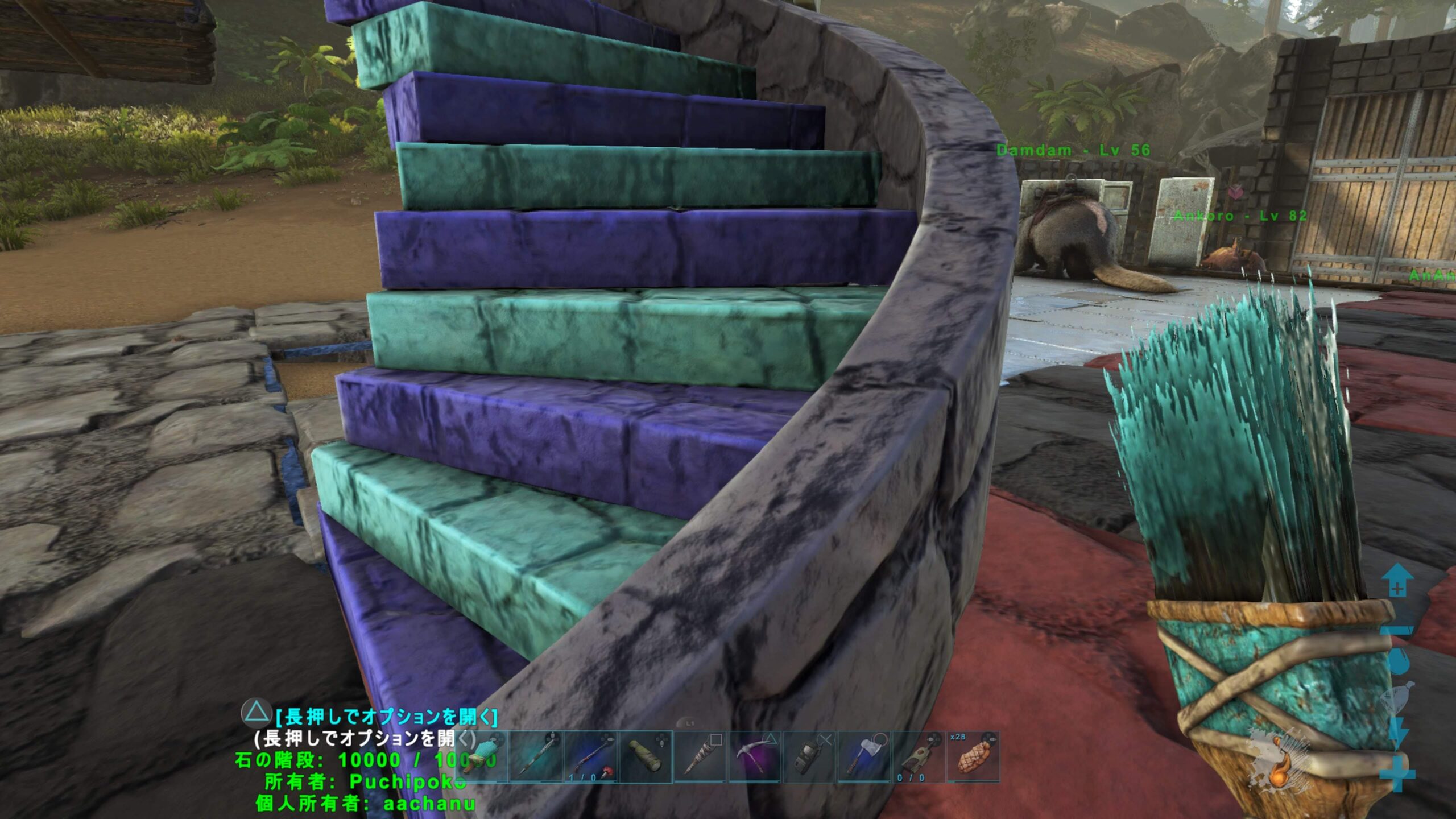The height and width of the screenshot is (819, 1456).
Task: Use the cooked meat stack x28
Action: (x=973, y=757)
